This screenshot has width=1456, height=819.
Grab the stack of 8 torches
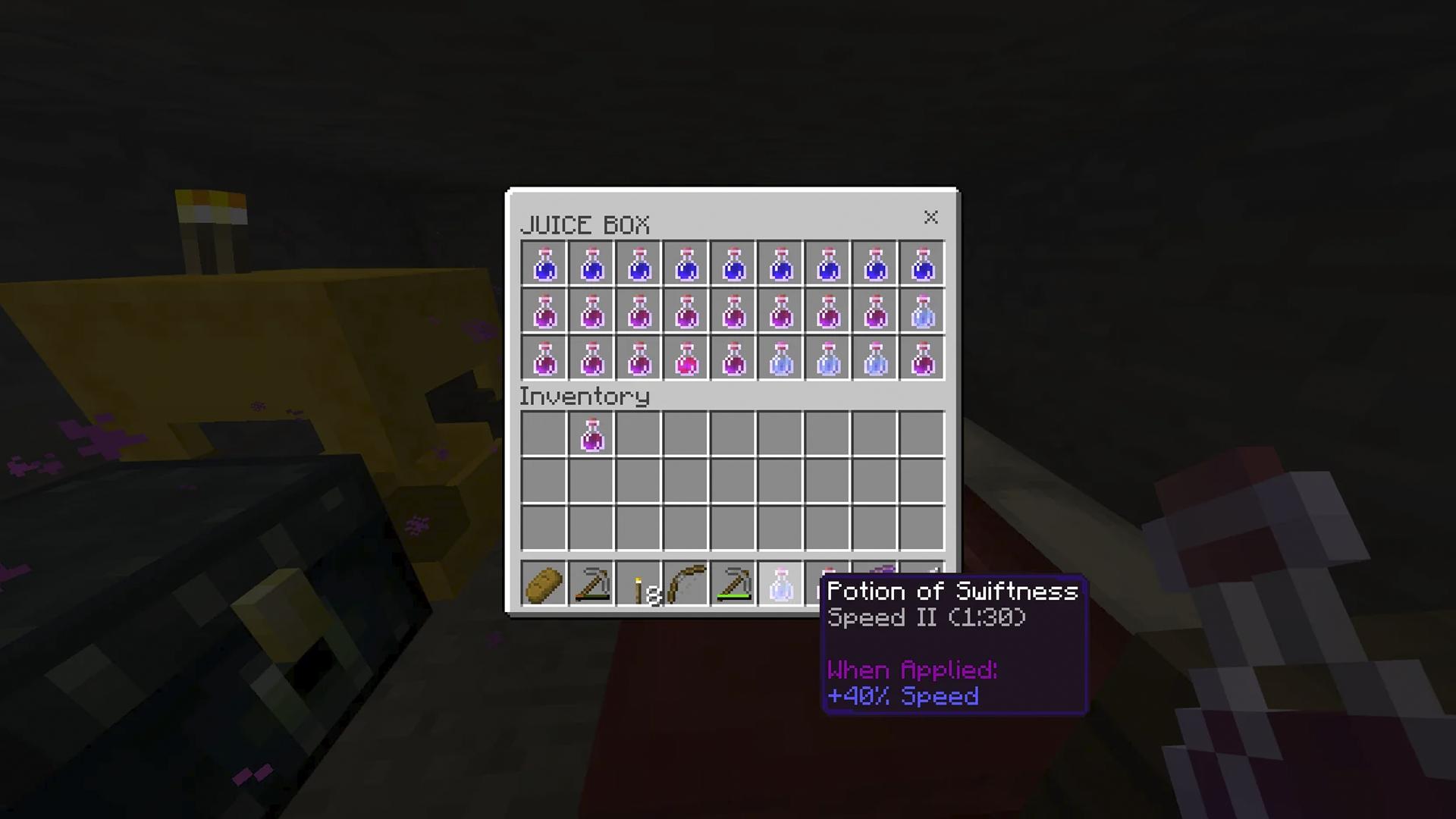[x=639, y=582]
